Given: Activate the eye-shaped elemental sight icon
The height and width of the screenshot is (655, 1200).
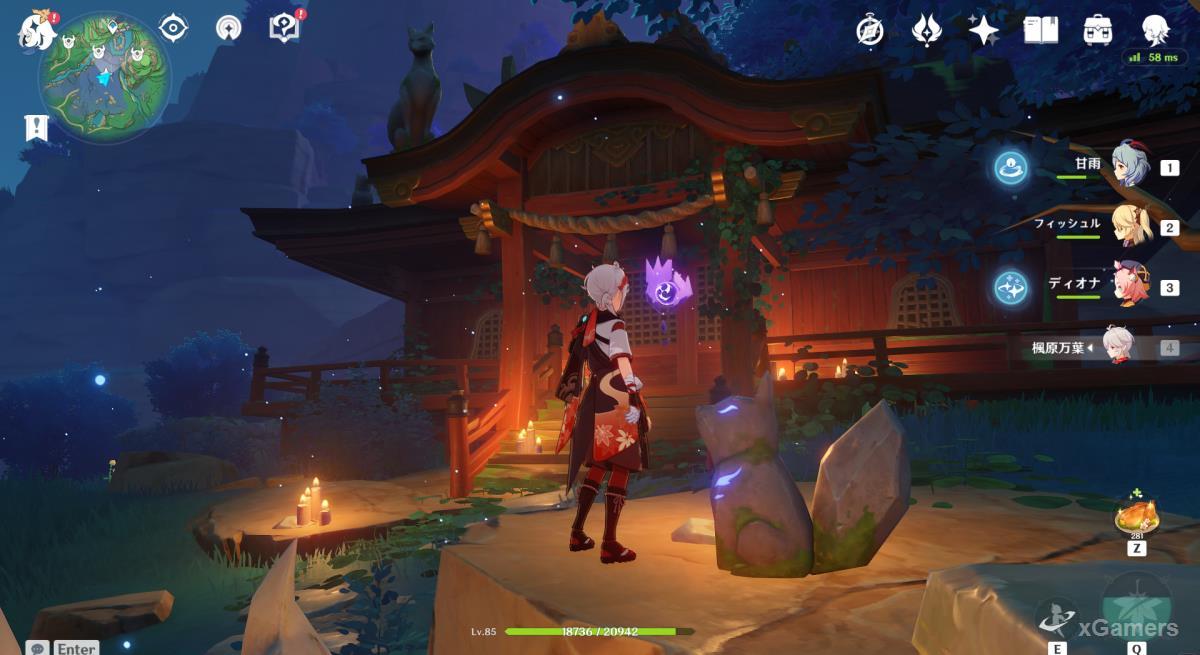Looking at the screenshot, I should pos(174,28).
